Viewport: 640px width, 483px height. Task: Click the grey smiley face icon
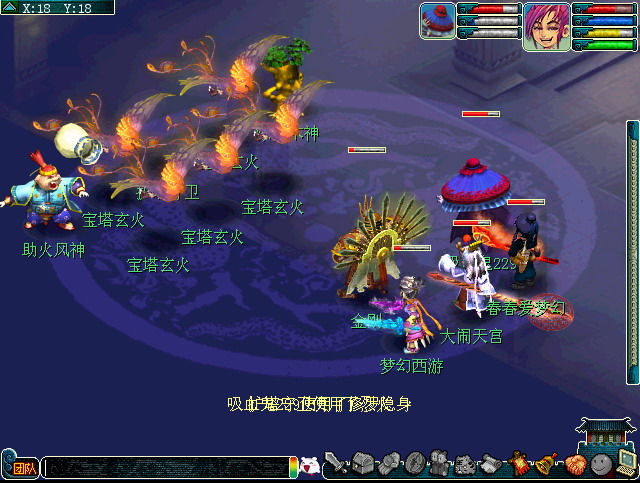[x=600, y=463]
